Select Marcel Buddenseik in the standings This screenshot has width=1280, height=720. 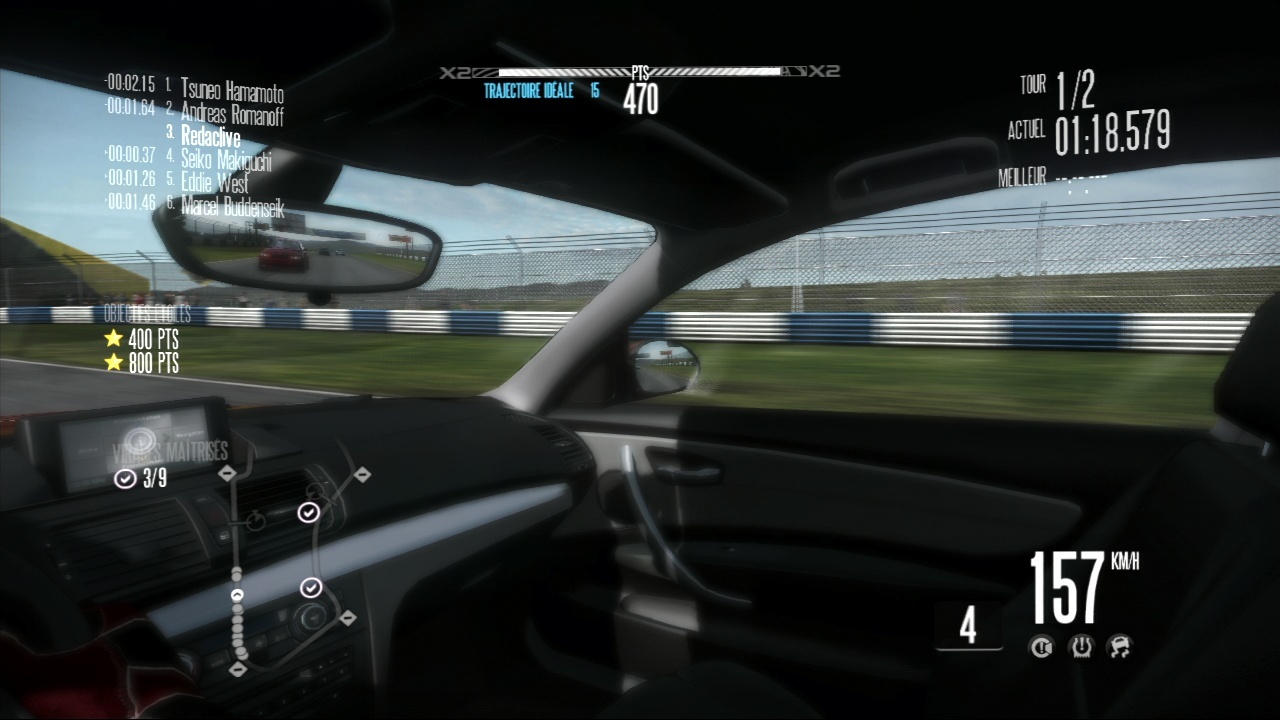coord(233,207)
